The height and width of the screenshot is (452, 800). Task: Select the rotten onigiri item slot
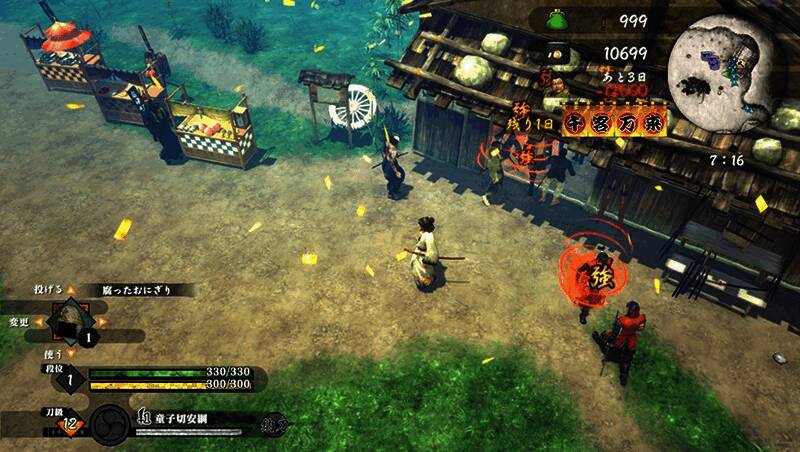click(68, 323)
